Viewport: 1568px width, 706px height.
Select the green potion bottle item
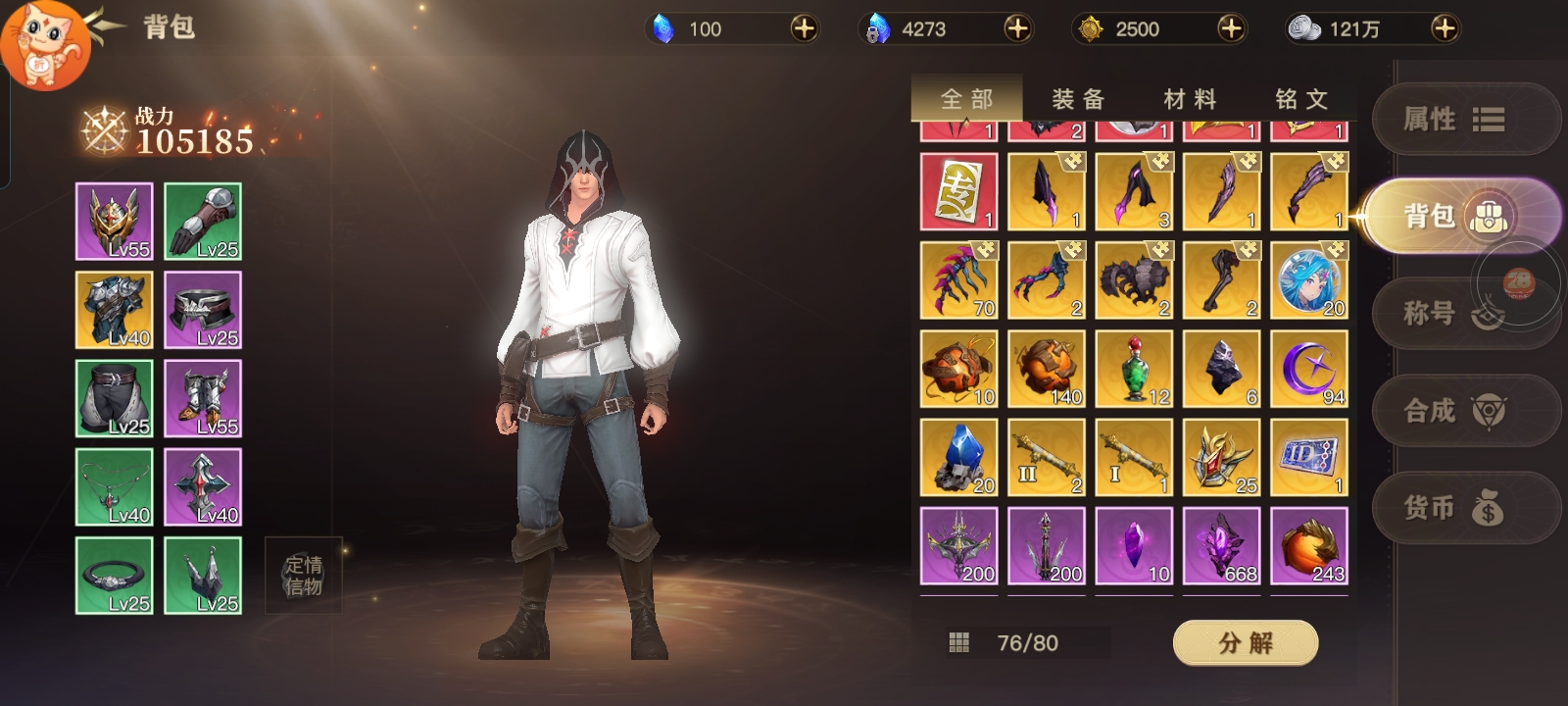[1134, 369]
